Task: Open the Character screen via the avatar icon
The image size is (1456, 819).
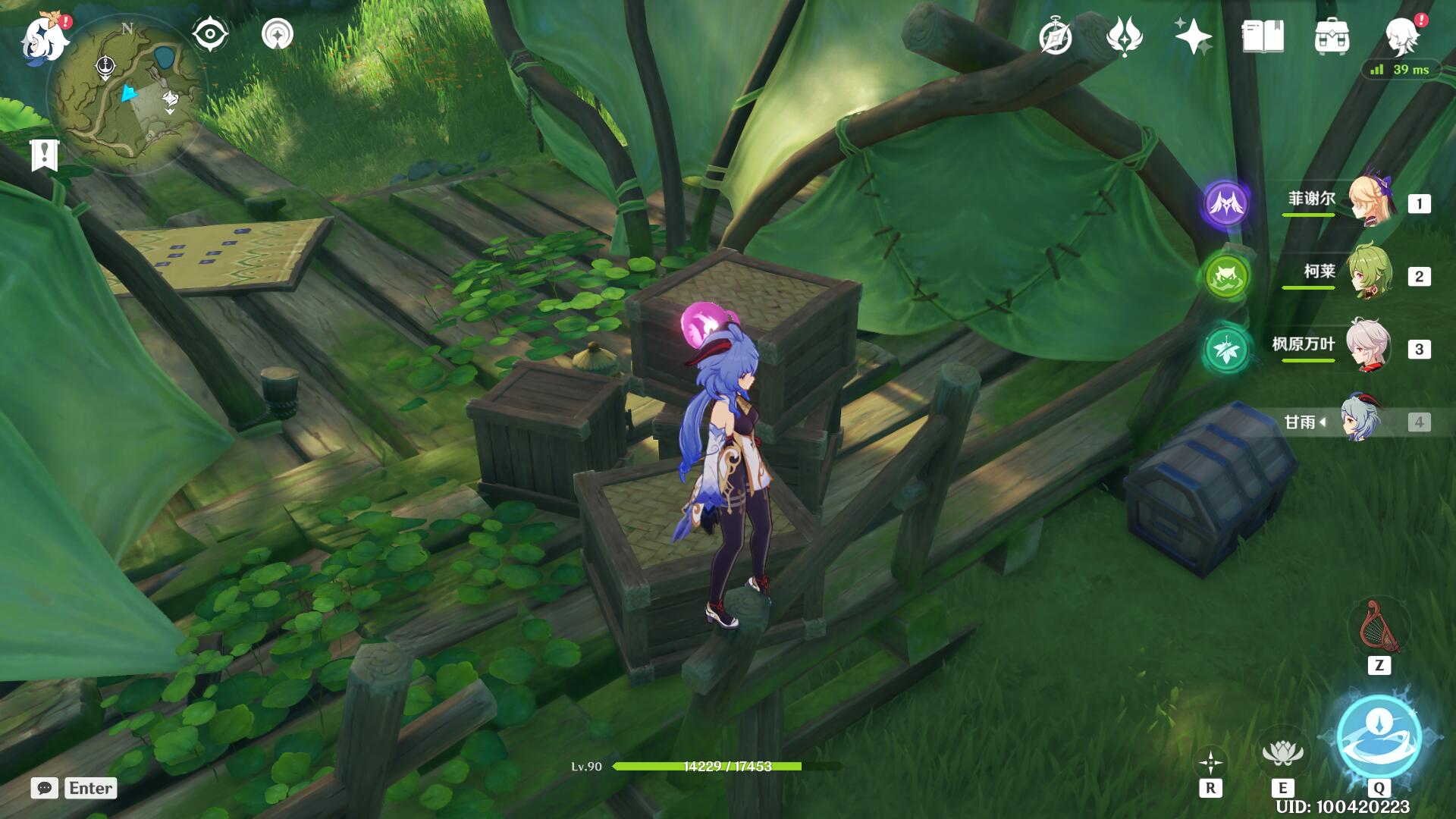Action: [1402, 34]
